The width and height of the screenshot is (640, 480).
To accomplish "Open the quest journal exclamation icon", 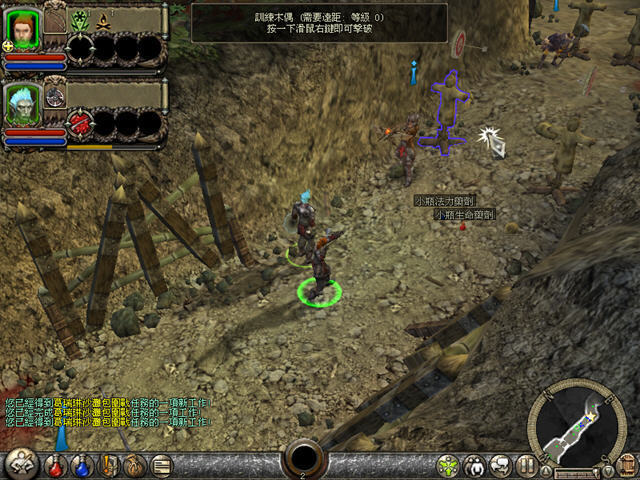I will tap(109, 465).
